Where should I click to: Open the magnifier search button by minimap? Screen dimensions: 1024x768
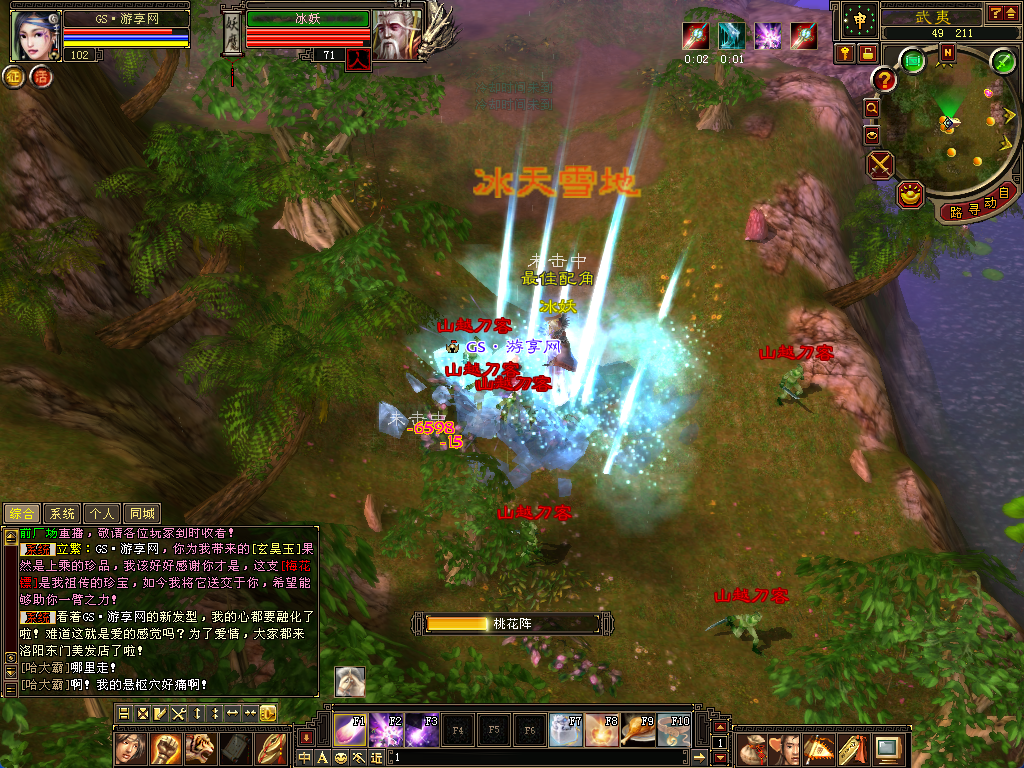click(x=872, y=108)
